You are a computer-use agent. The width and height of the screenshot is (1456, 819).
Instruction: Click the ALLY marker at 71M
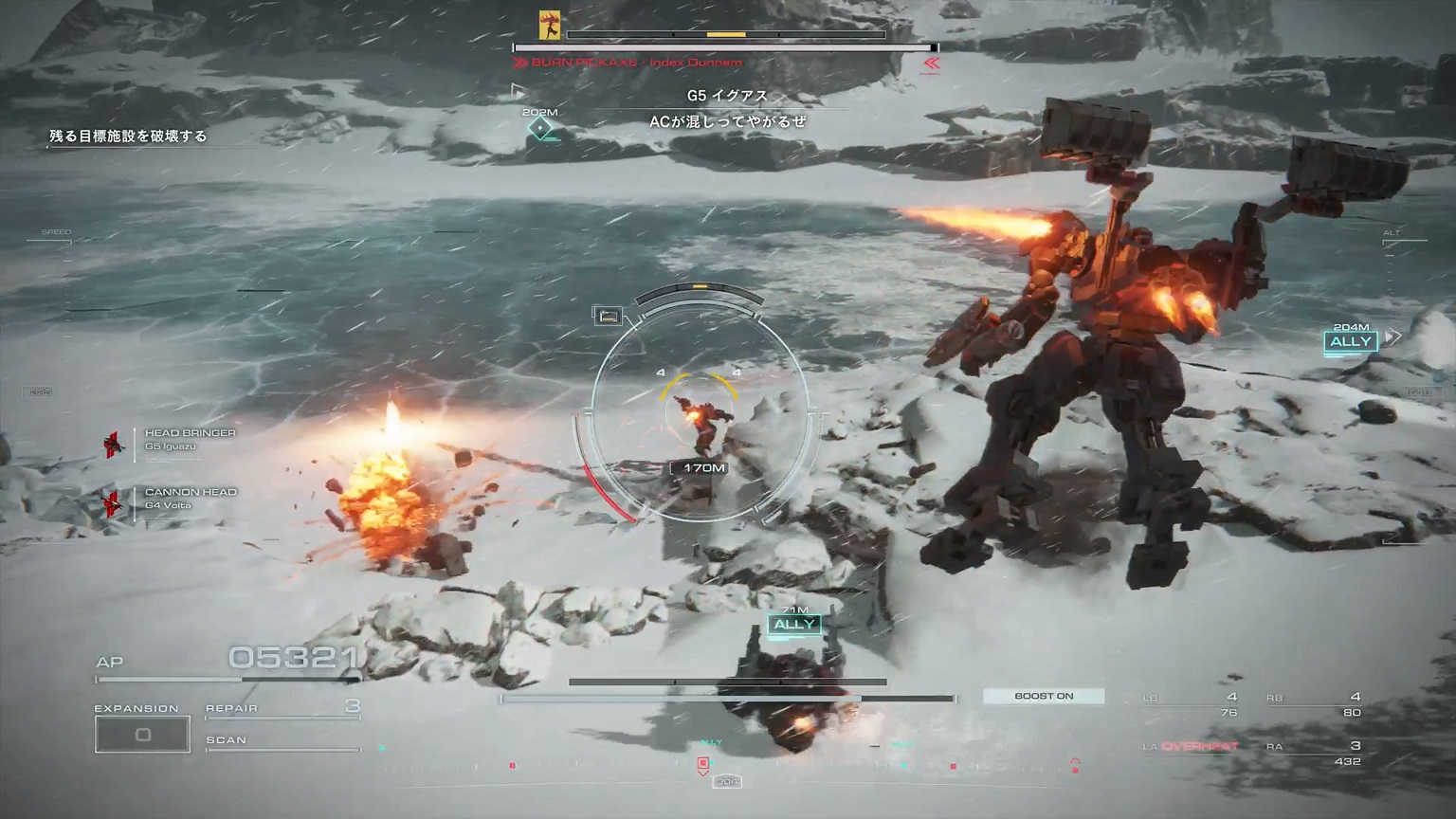coord(794,625)
